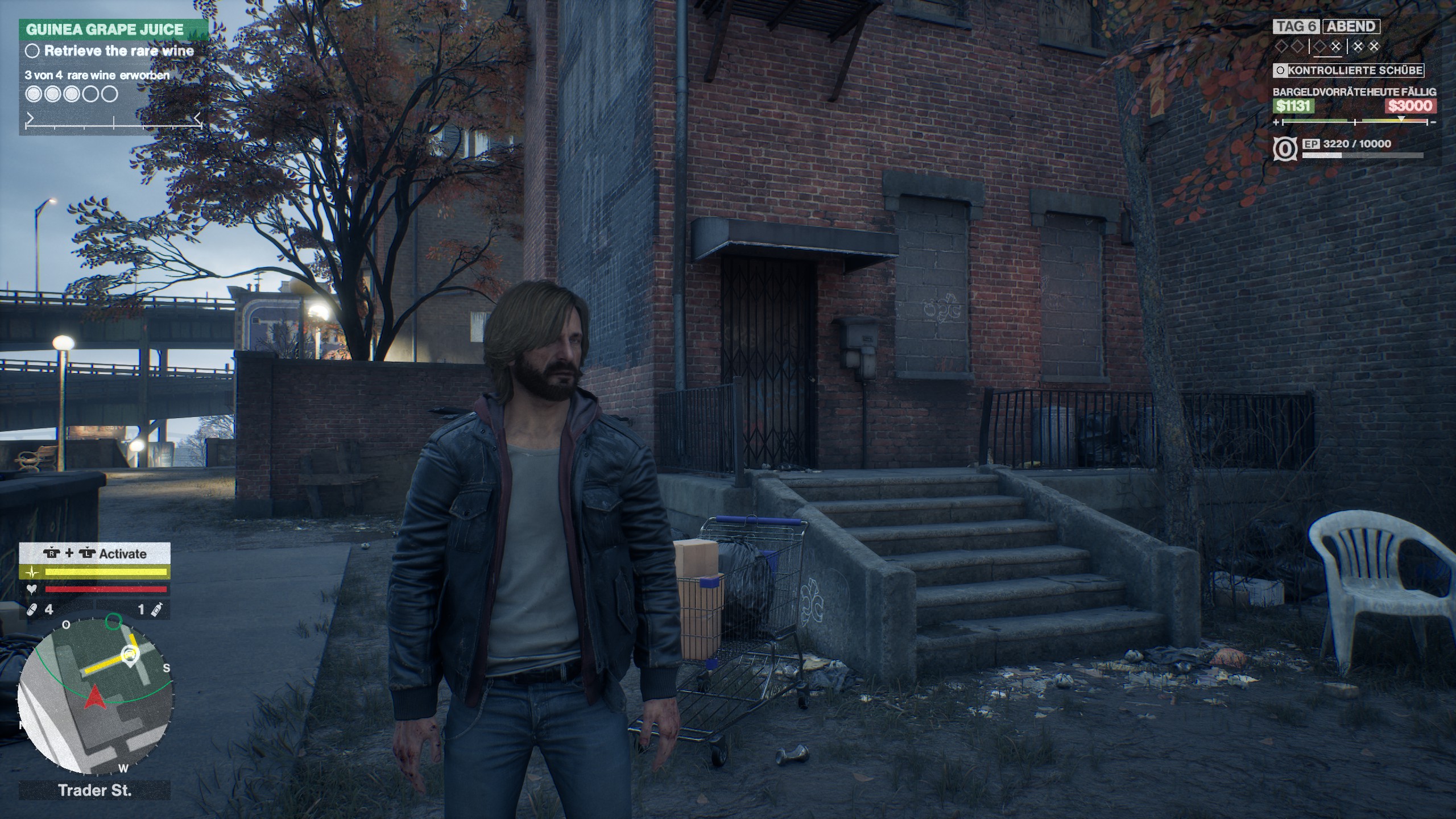Select the syringe item icon
Viewport: 1456px width, 819px height.
(x=156, y=610)
